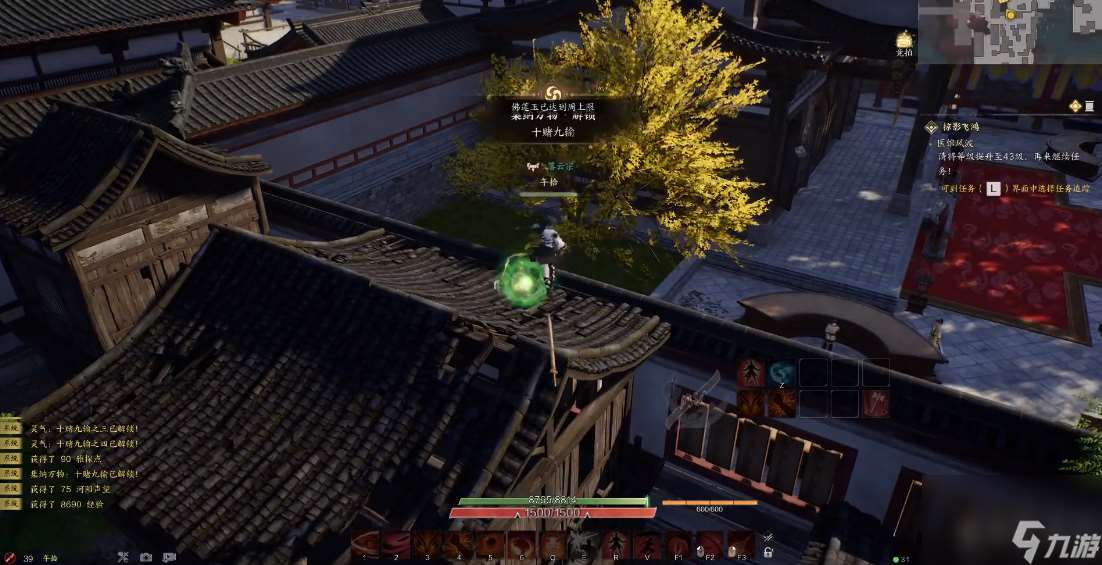Select the blue orb skill icon

(782, 373)
